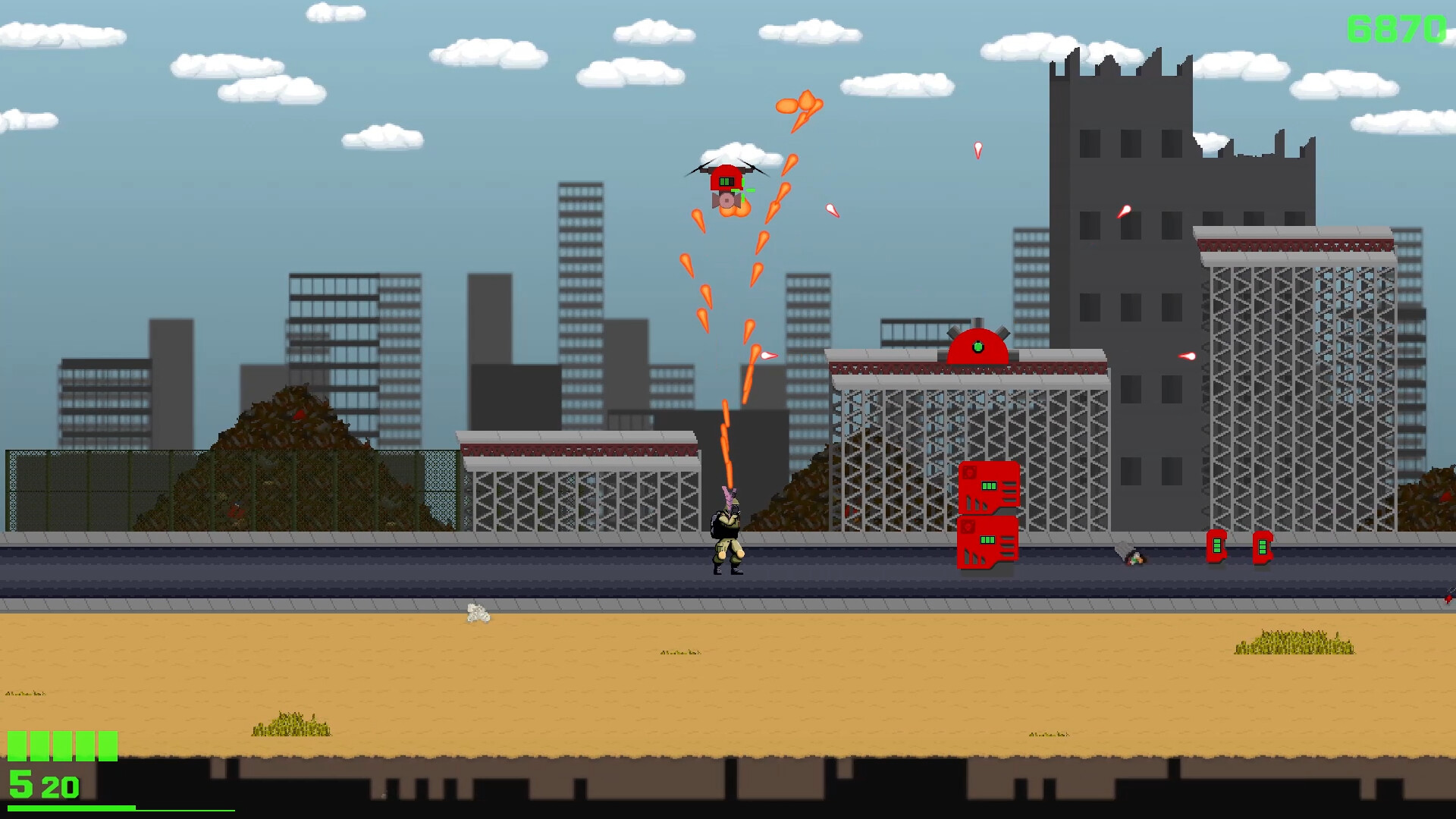The image size is (1456, 819).
Task: Click the middle health bar segment
Action: click(x=61, y=745)
